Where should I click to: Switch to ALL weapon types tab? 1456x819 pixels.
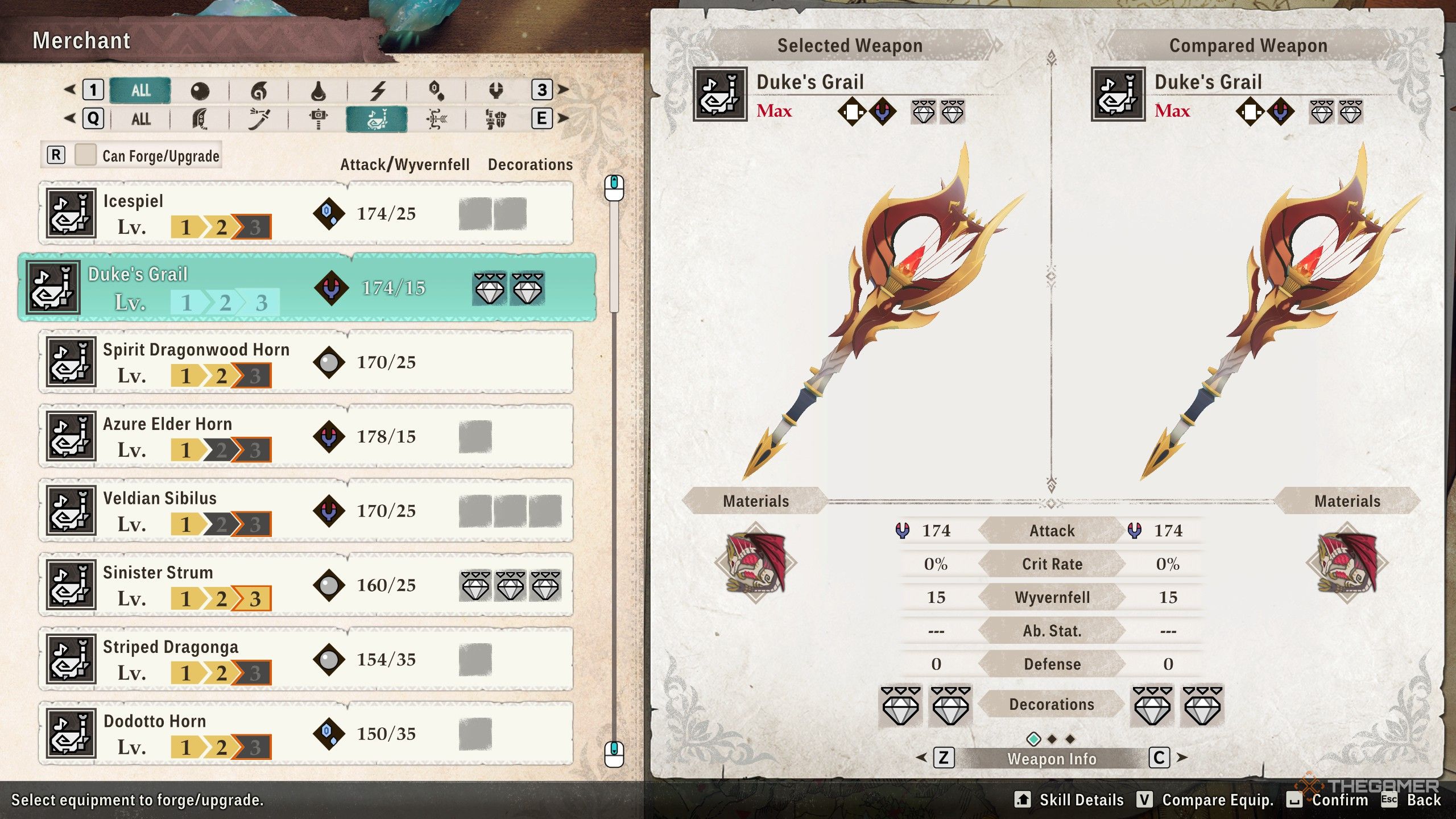[140, 119]
